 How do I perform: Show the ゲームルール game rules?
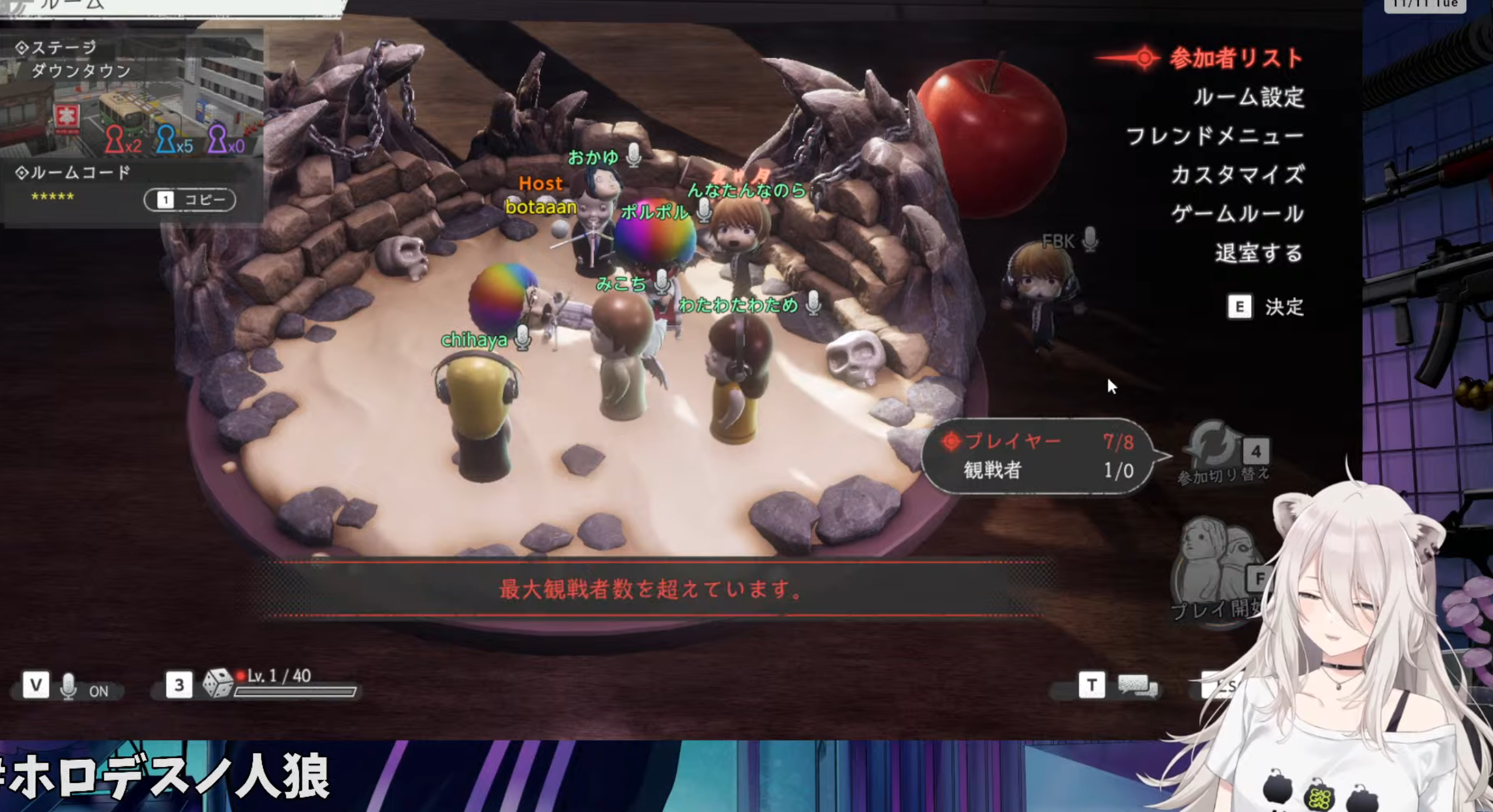click(x=1237, y=214)
